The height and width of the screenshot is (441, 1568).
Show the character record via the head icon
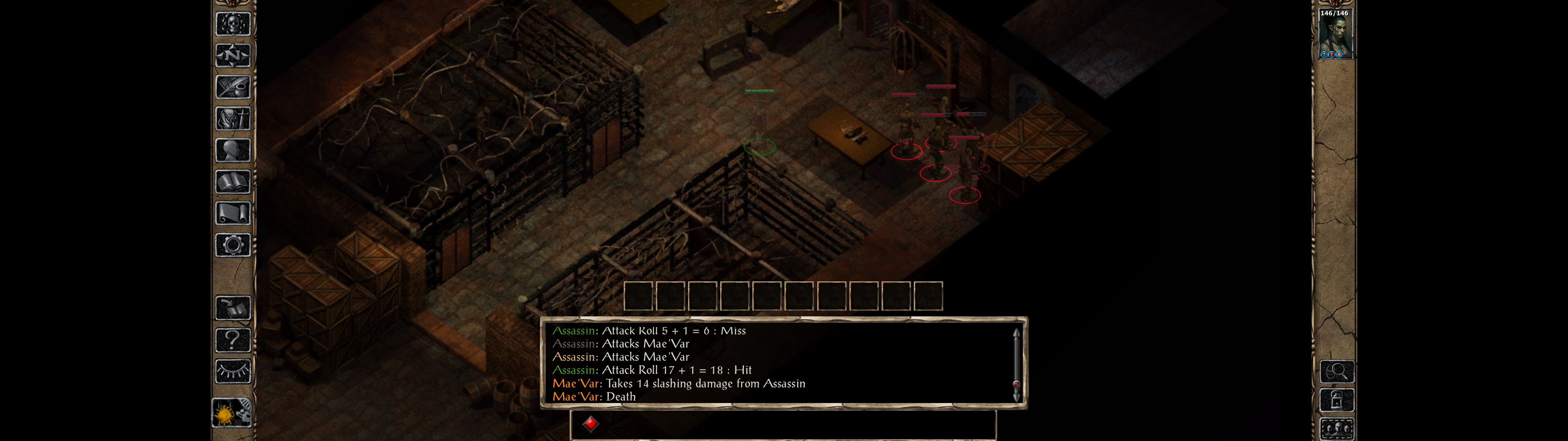pyautogui.click(x=232, y=150)
